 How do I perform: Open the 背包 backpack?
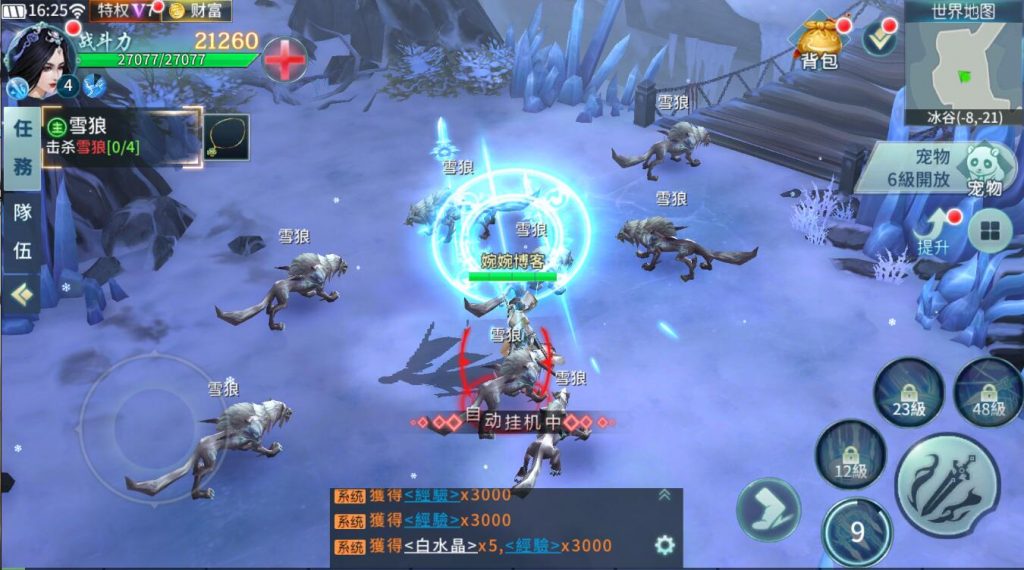(x=818, y=45)
